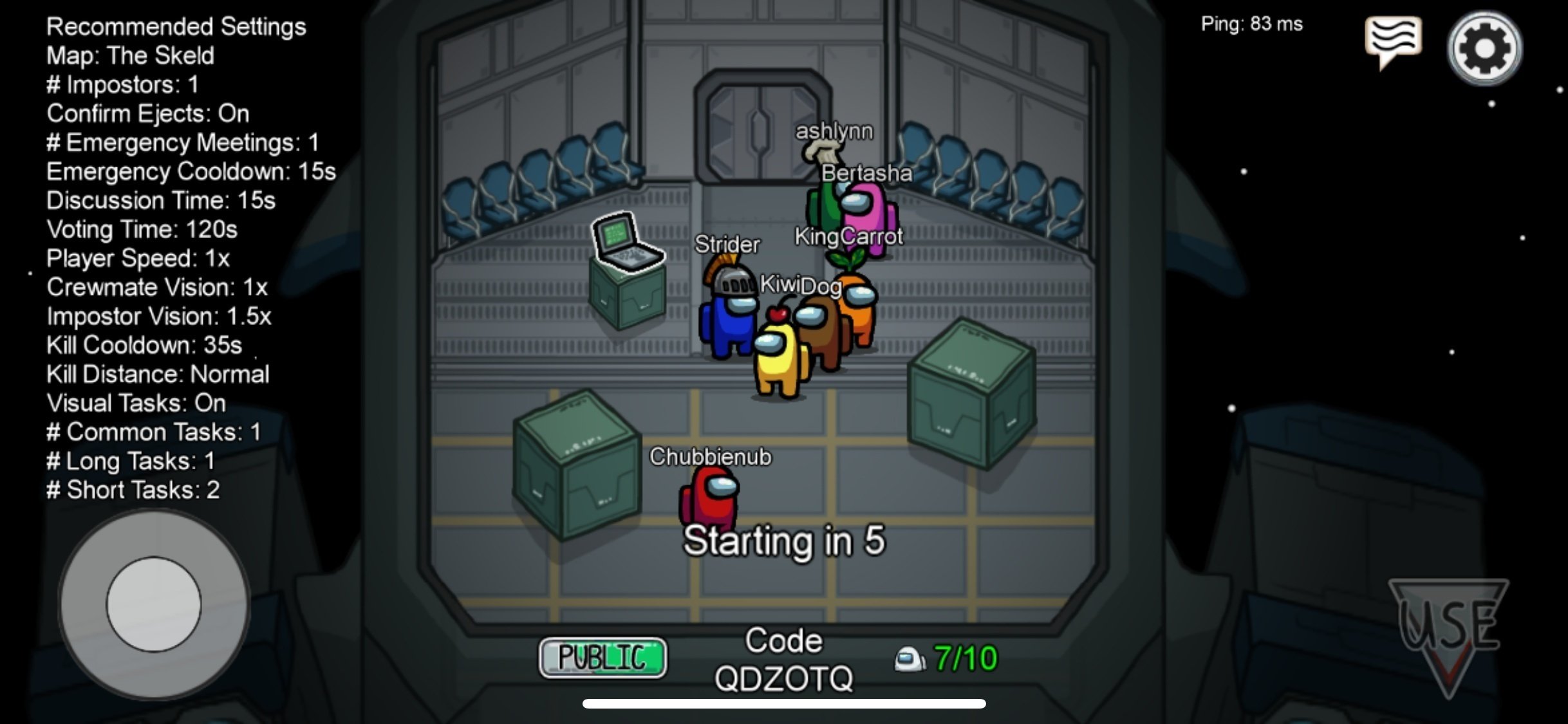Toggle Confirm Ejects setting
1568x724 pixels.
click(x=147, y=113)
